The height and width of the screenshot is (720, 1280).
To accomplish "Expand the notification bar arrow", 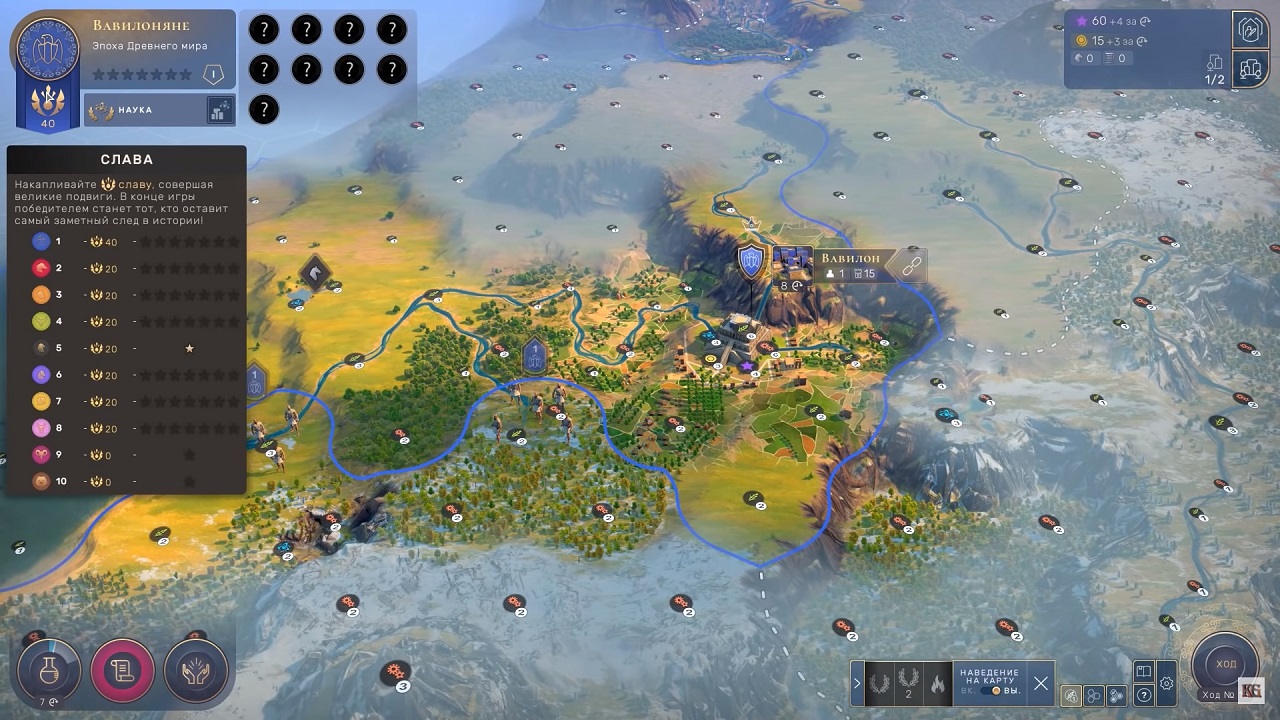I will click(x=857, y=684).
